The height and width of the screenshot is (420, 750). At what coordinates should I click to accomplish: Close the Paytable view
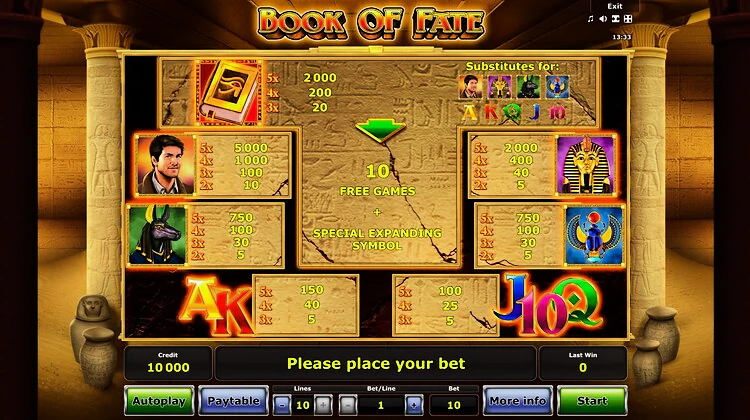coord(233,401)
